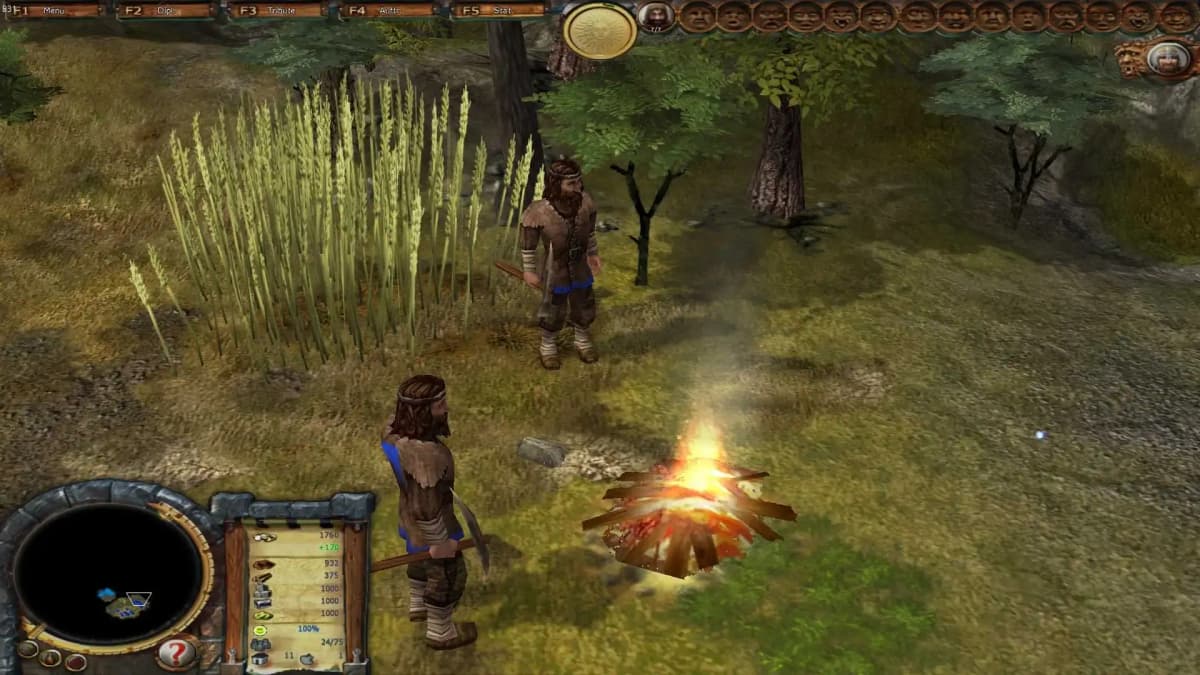
Task: Click the leftmost round button under the minimap
Action: tap(27, 649)
